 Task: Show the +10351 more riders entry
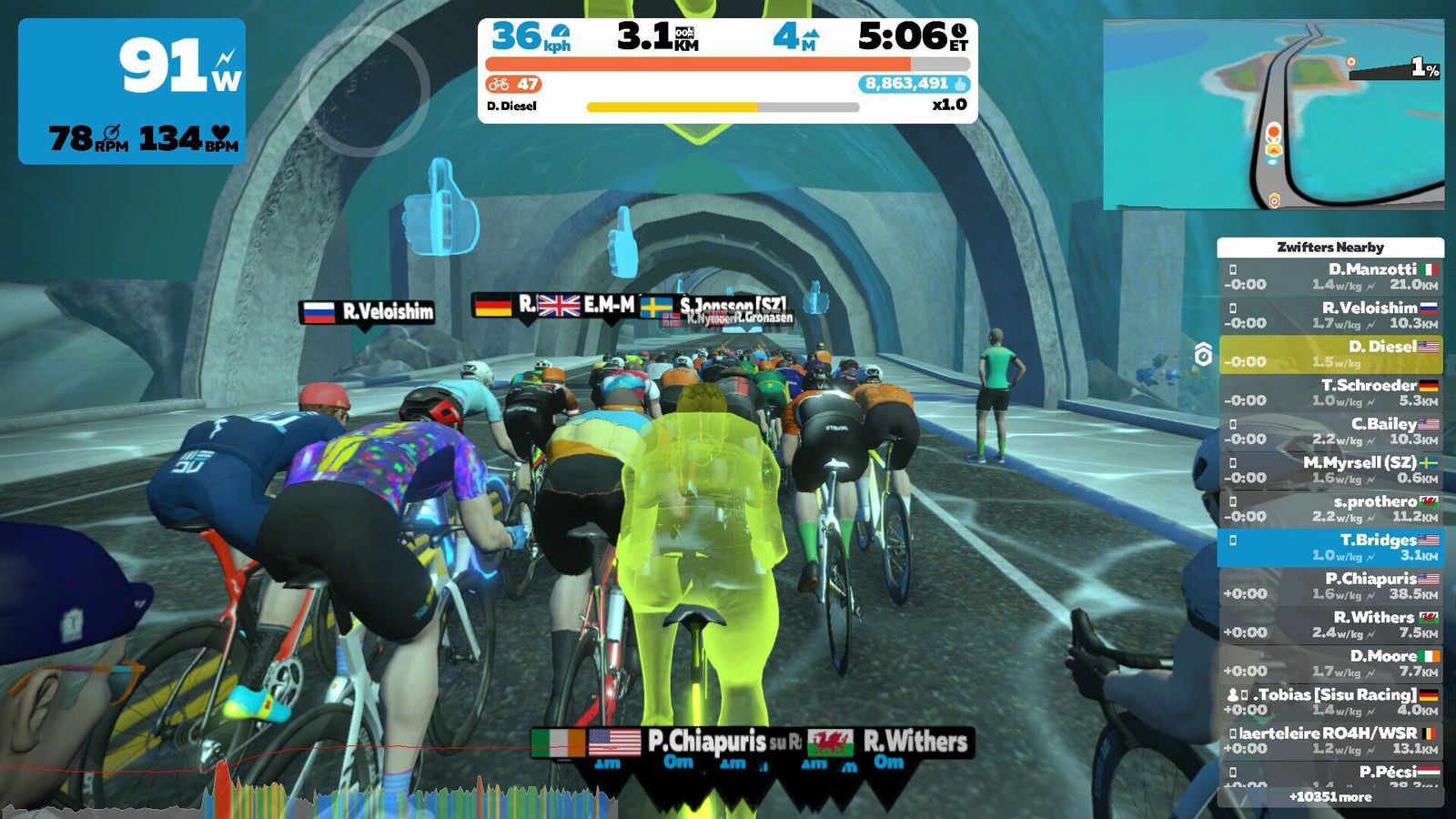pyautogui.click(x=1330, y=797)
